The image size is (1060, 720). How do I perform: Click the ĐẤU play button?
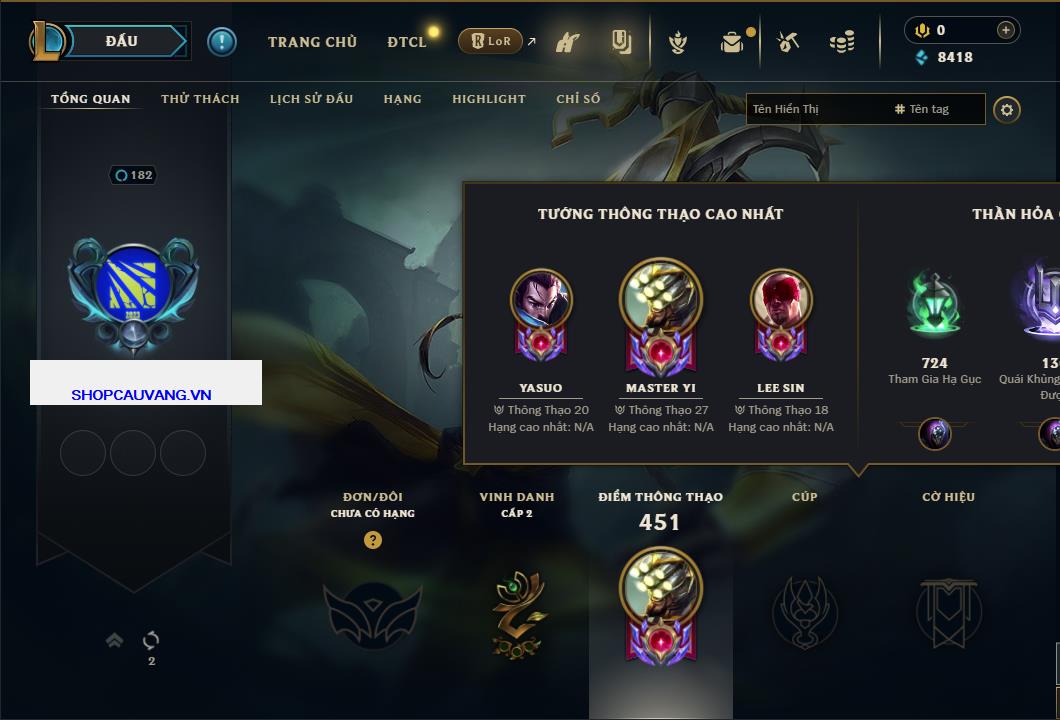(121, 41)
